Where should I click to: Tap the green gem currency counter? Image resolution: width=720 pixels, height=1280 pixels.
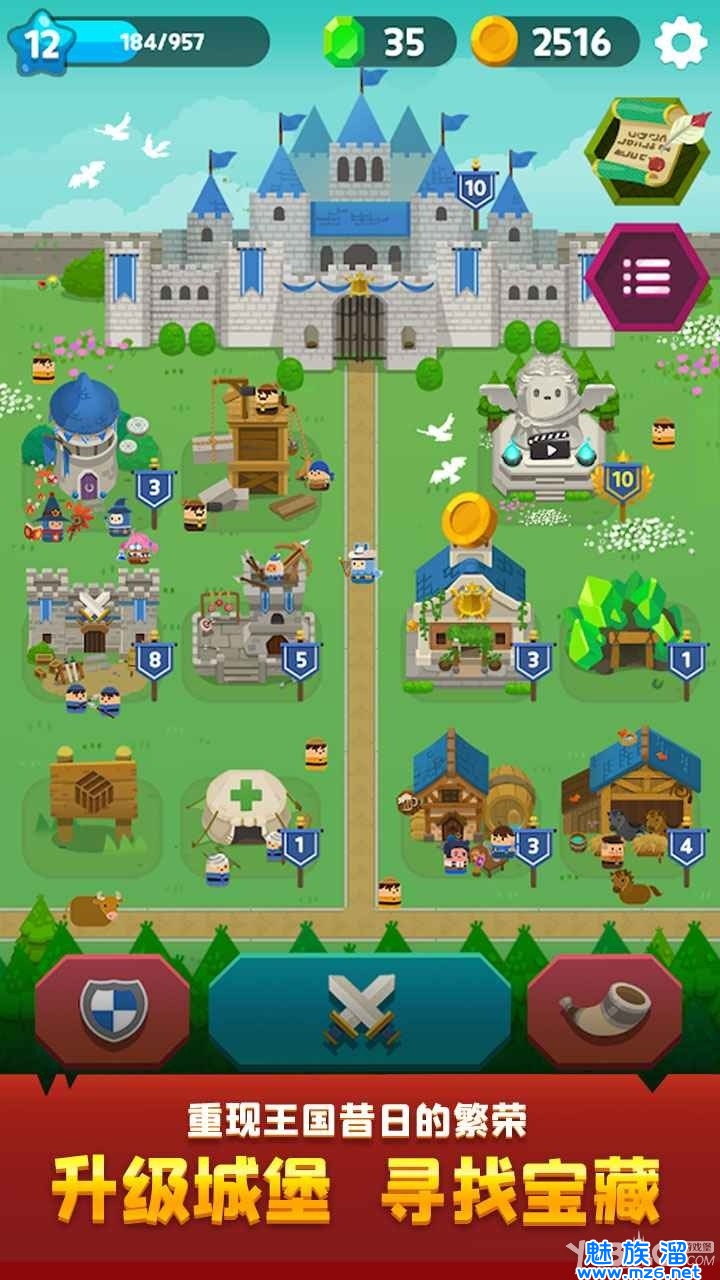[388, 42]
